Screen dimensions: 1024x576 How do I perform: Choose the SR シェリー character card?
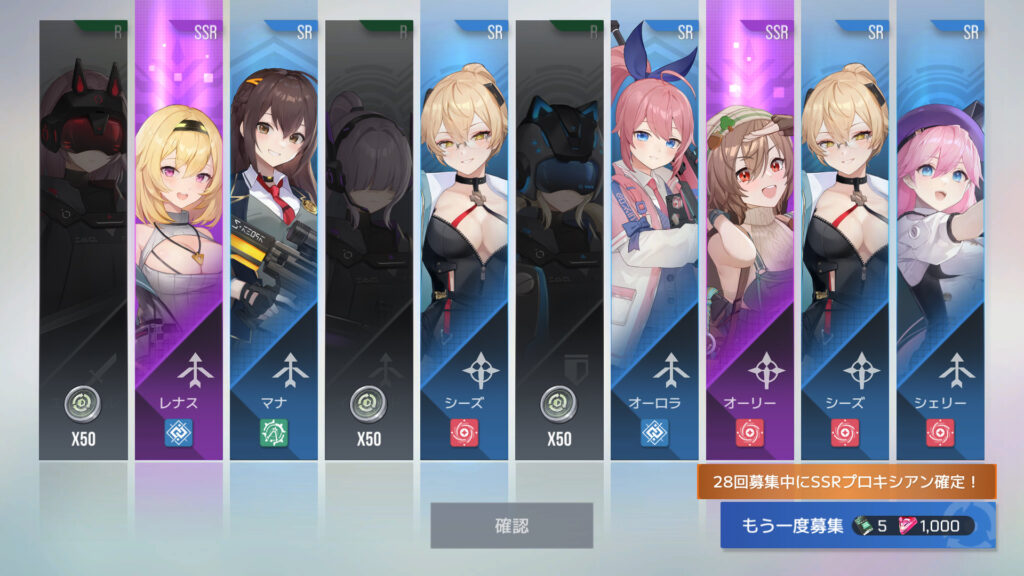tap(940, 240)
